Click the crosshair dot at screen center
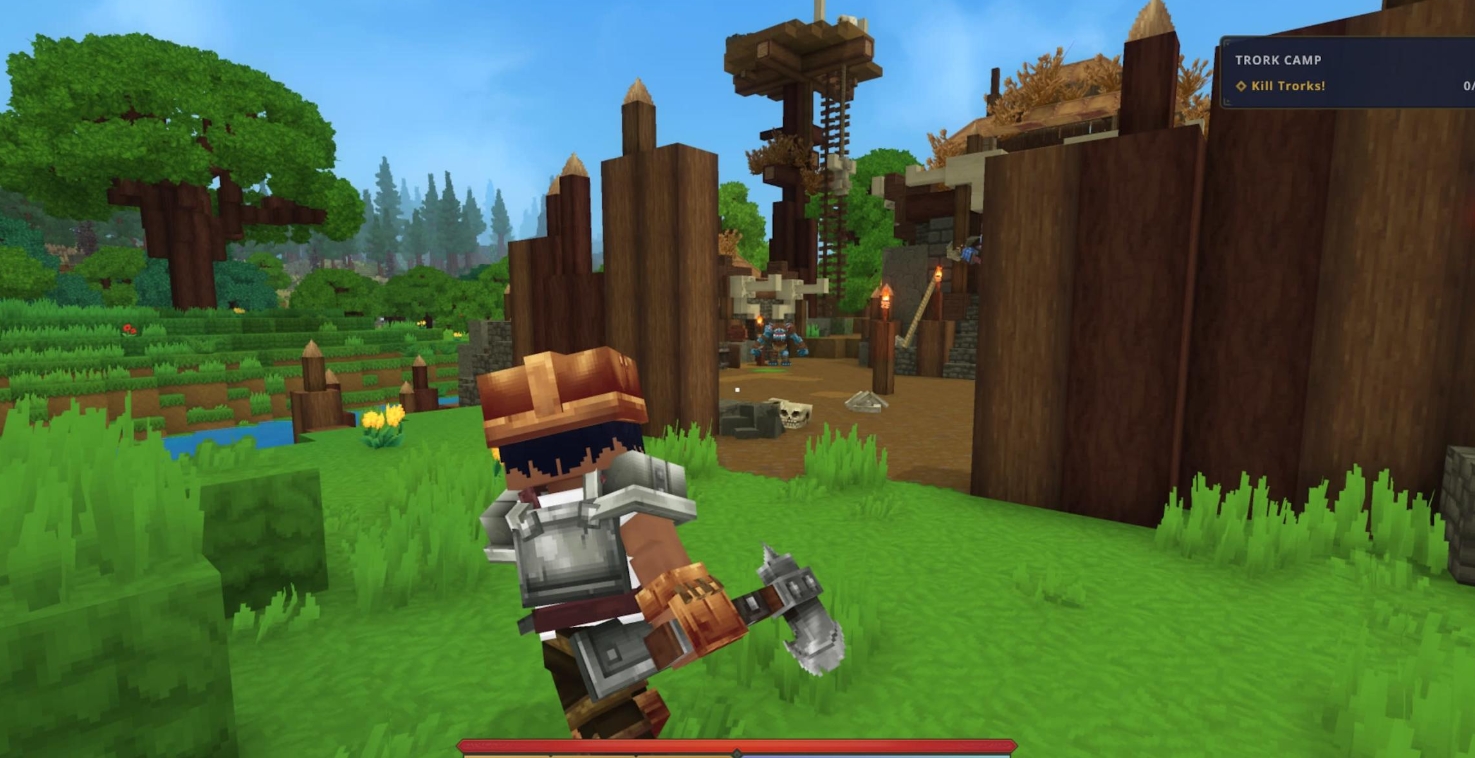The width and height of the screenshot is (1475, 758). (x=737, y=390)
